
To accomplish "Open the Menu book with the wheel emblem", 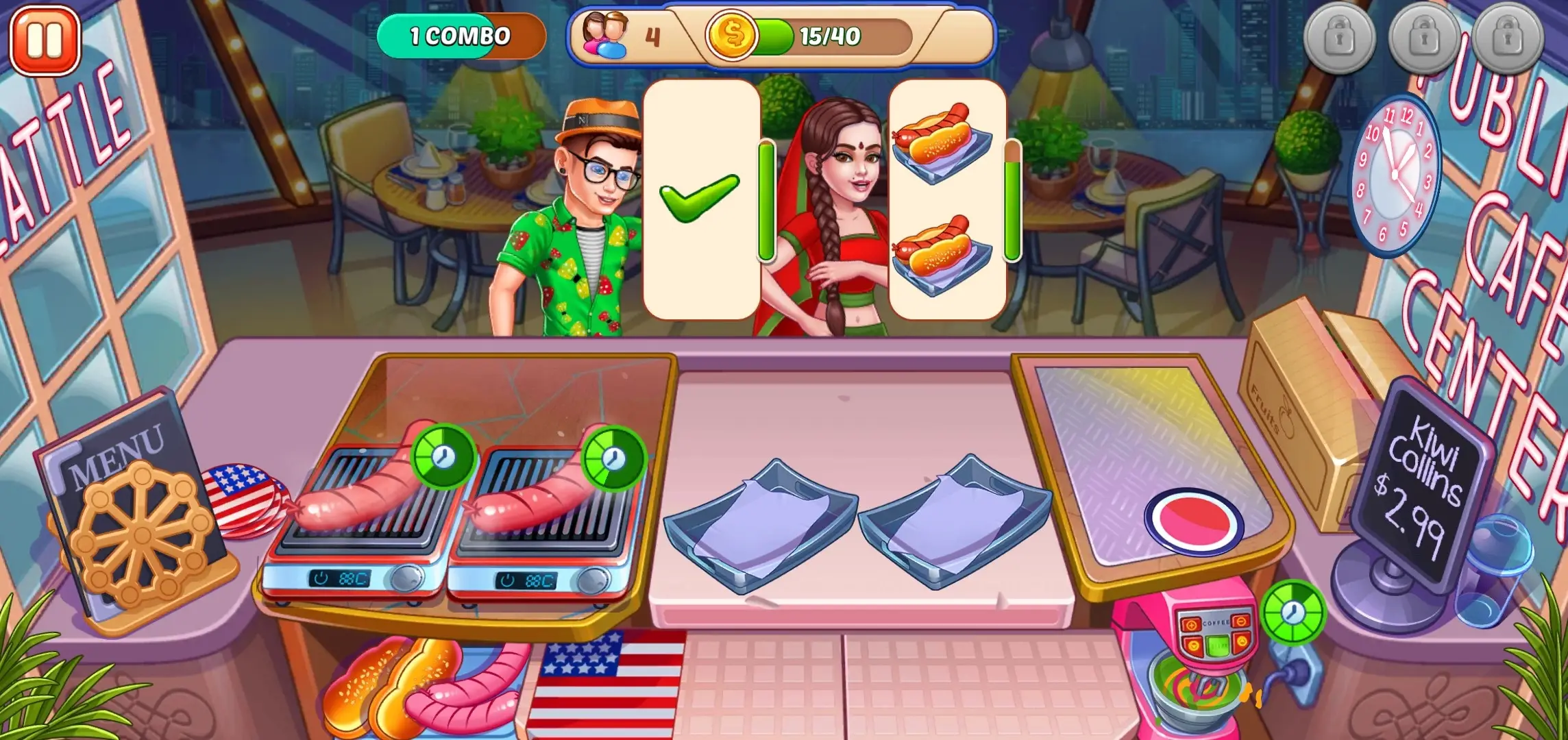I will (134, 514).
